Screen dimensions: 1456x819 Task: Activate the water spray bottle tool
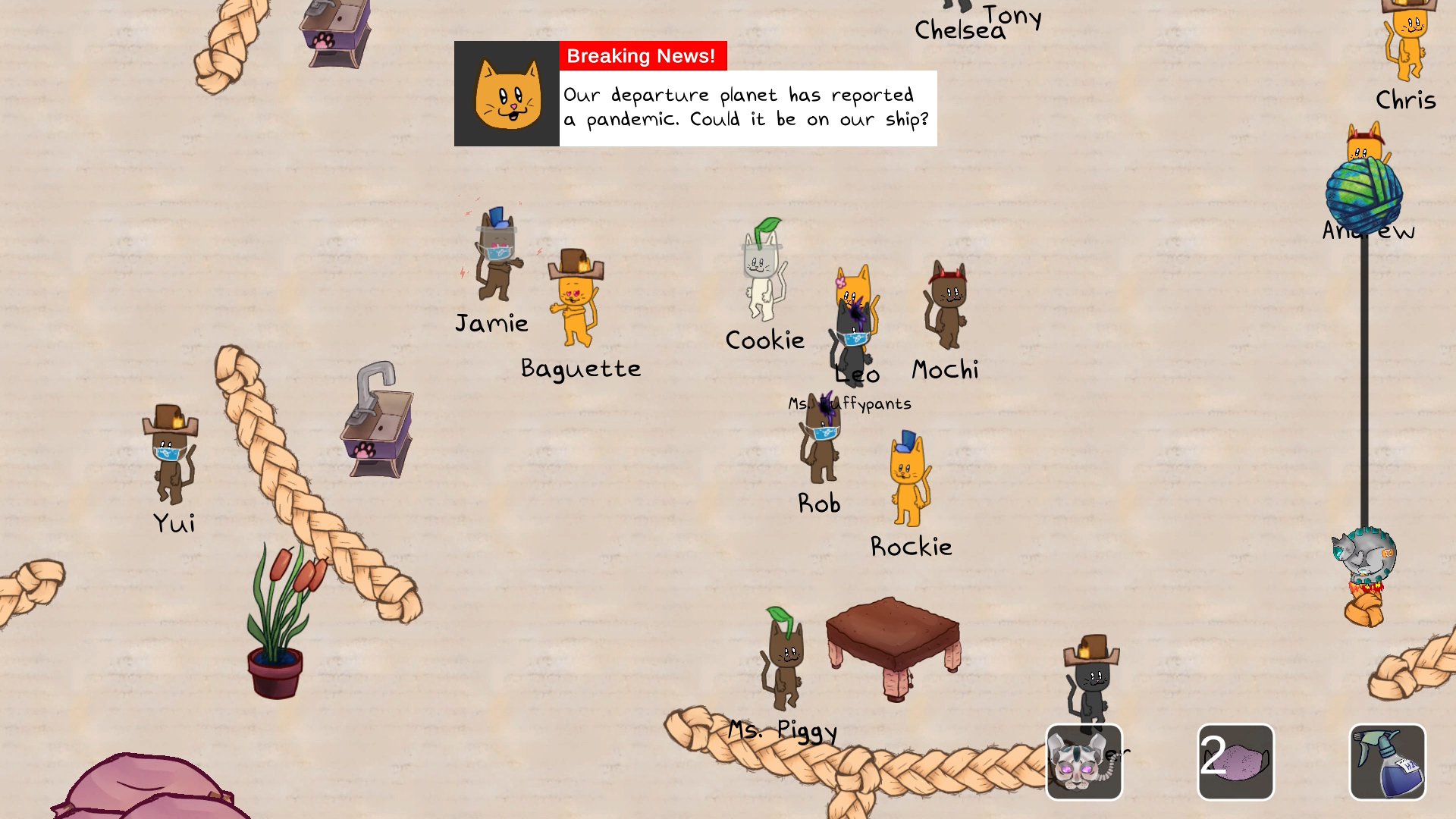pos(1387,762)
